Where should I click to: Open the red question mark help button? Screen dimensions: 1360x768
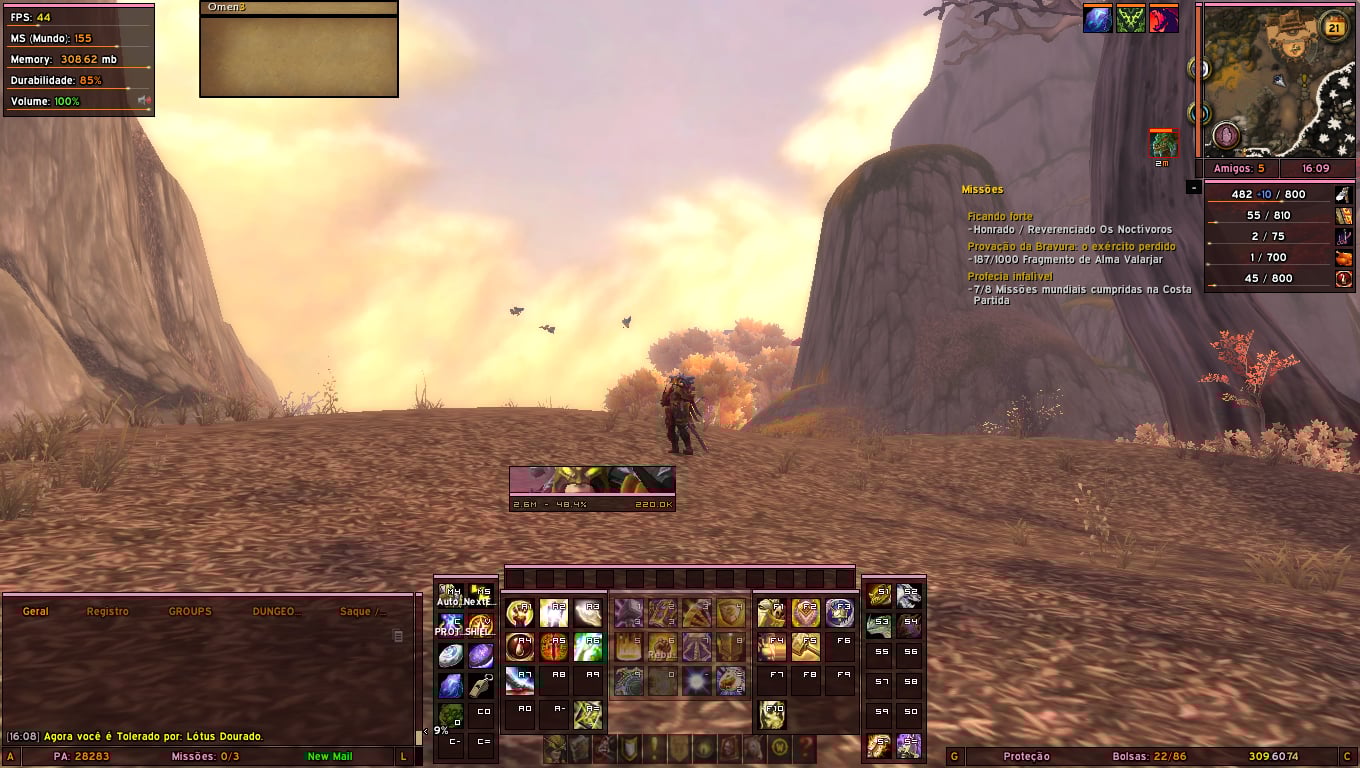(804, 748)
